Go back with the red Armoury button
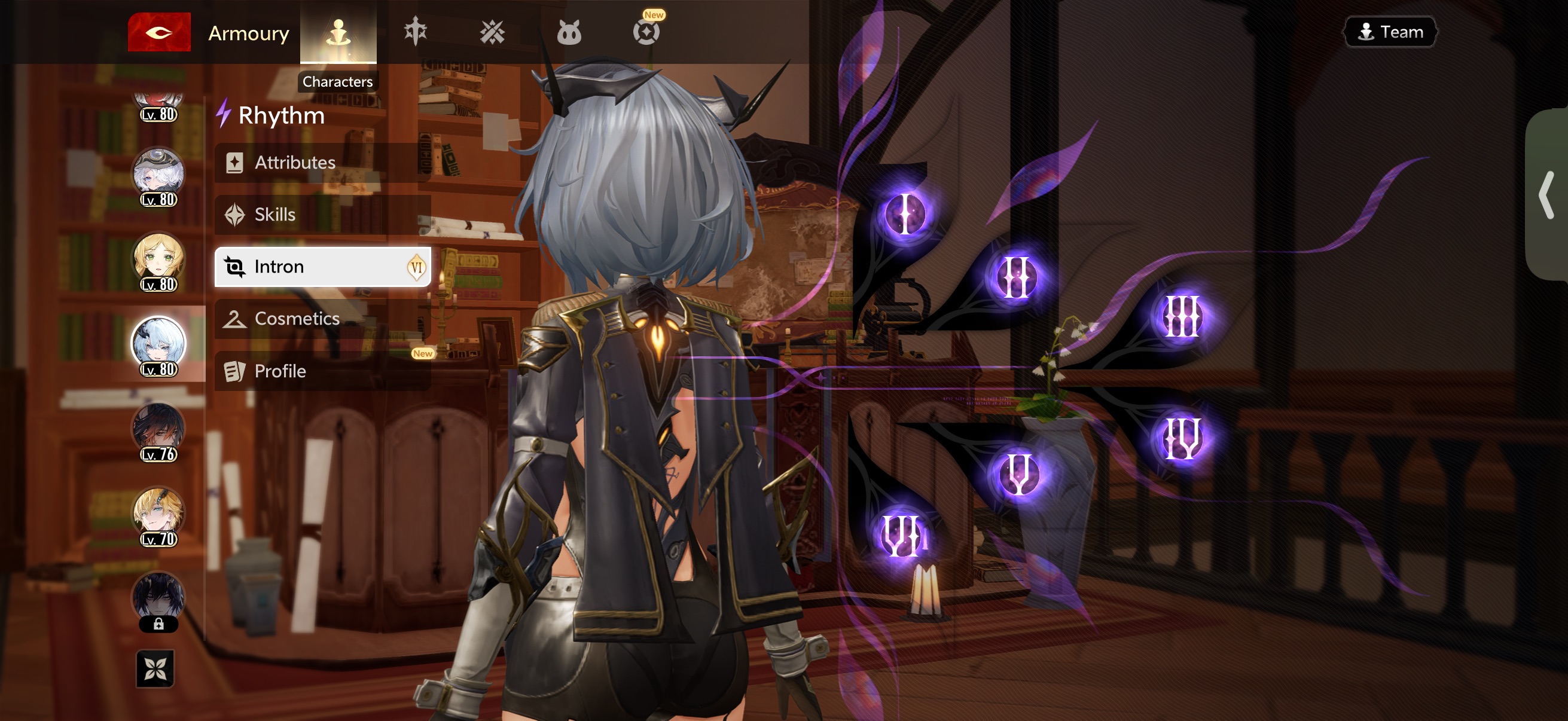 [159, 32]
